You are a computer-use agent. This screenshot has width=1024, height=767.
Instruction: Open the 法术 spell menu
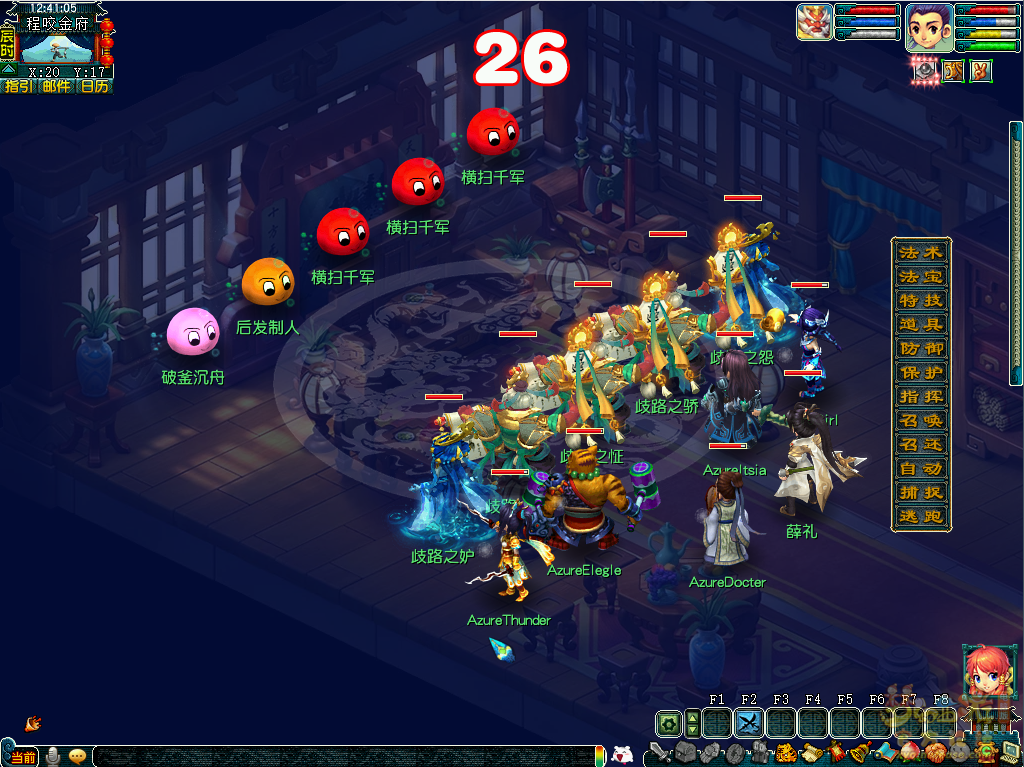[x=920, y=252]
